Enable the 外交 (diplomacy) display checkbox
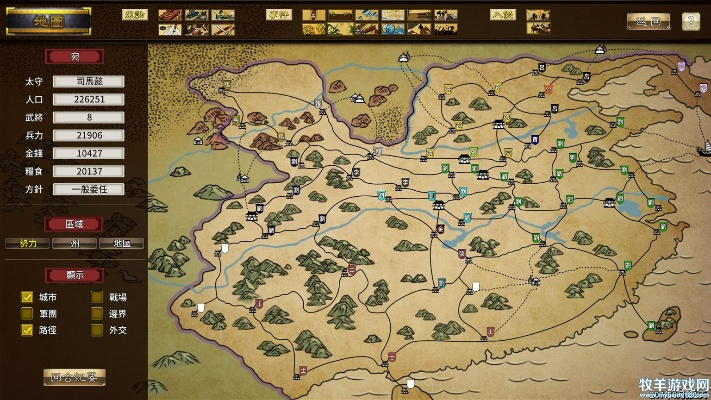 point(98,329)
